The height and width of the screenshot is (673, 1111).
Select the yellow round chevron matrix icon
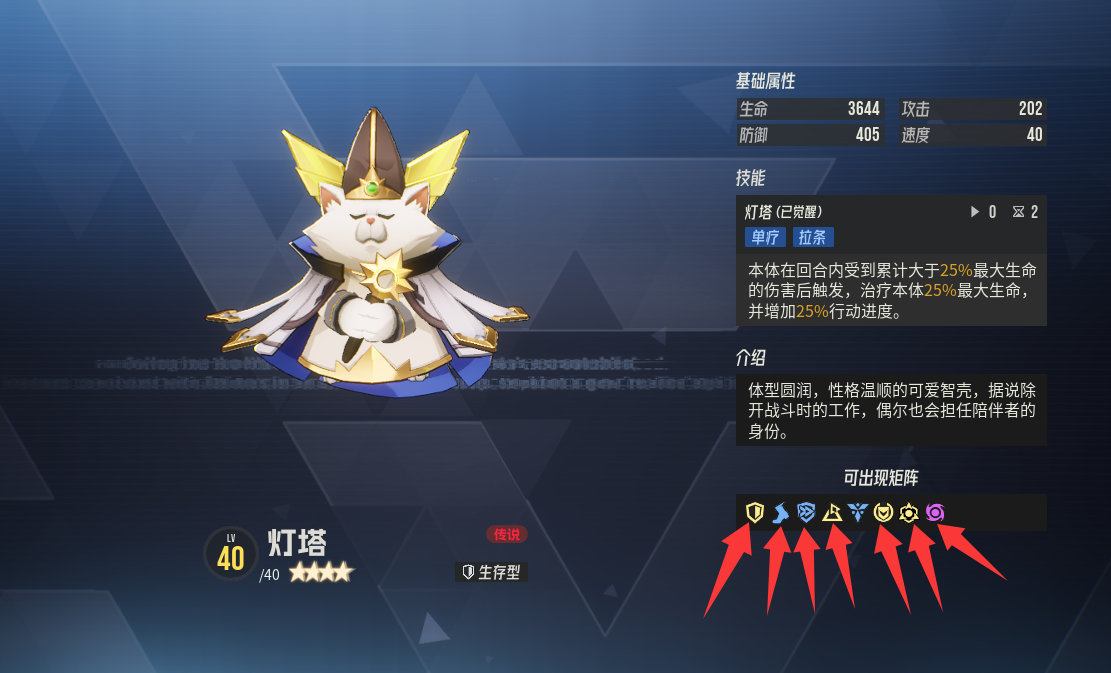pos(883,513)
